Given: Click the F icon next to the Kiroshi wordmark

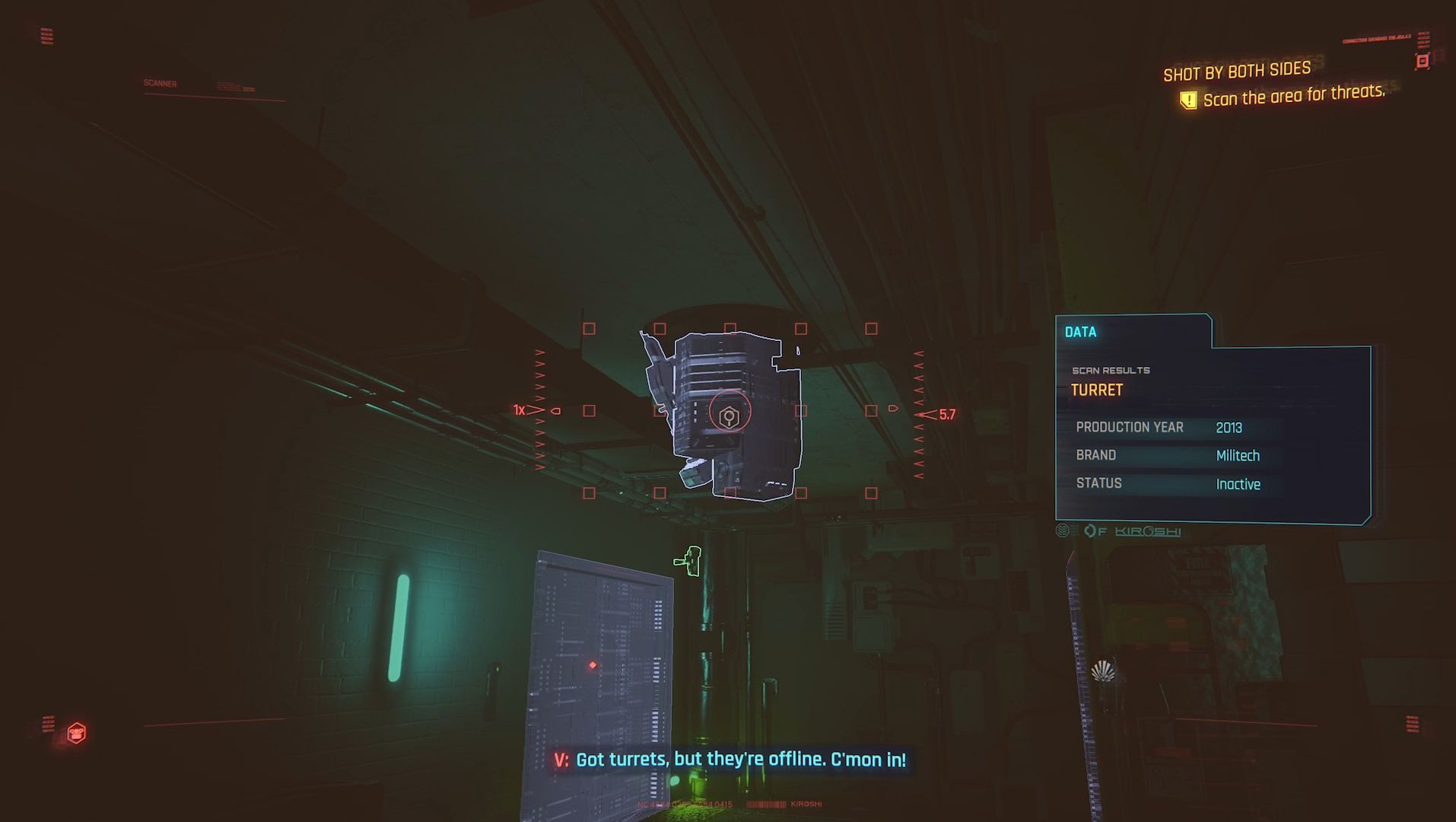Looking at the screenshot, I should tap(1103, 531).
